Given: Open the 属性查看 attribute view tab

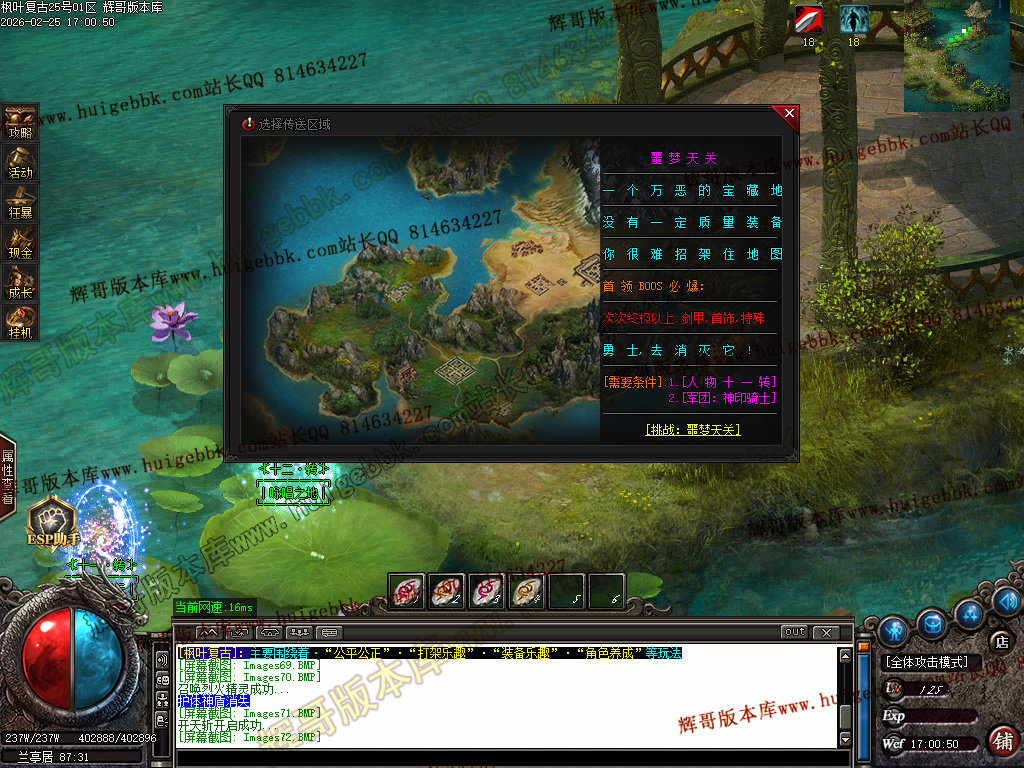Looking at the screenshot, I should pos(8,477).
